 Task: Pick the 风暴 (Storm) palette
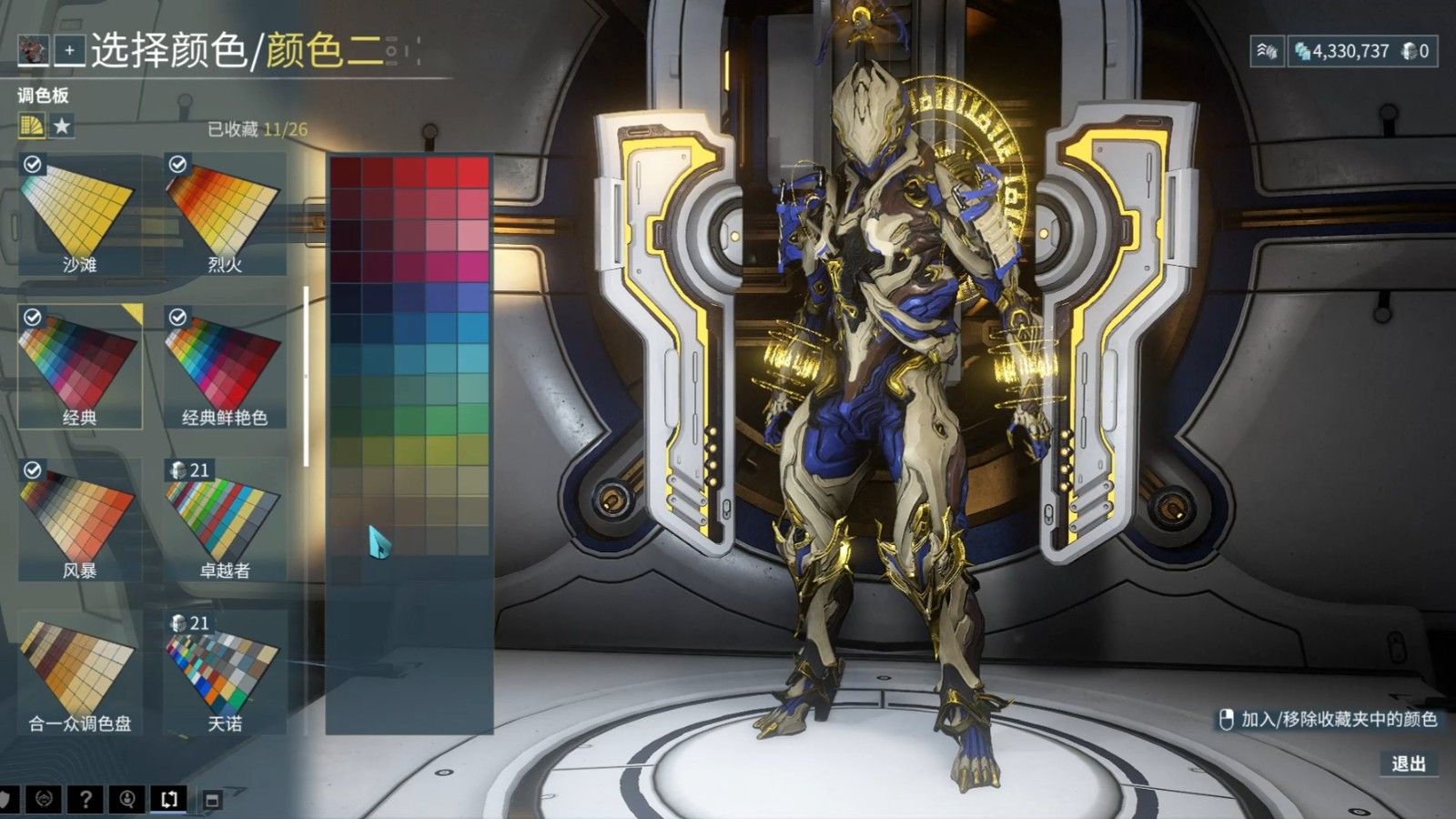80,520
